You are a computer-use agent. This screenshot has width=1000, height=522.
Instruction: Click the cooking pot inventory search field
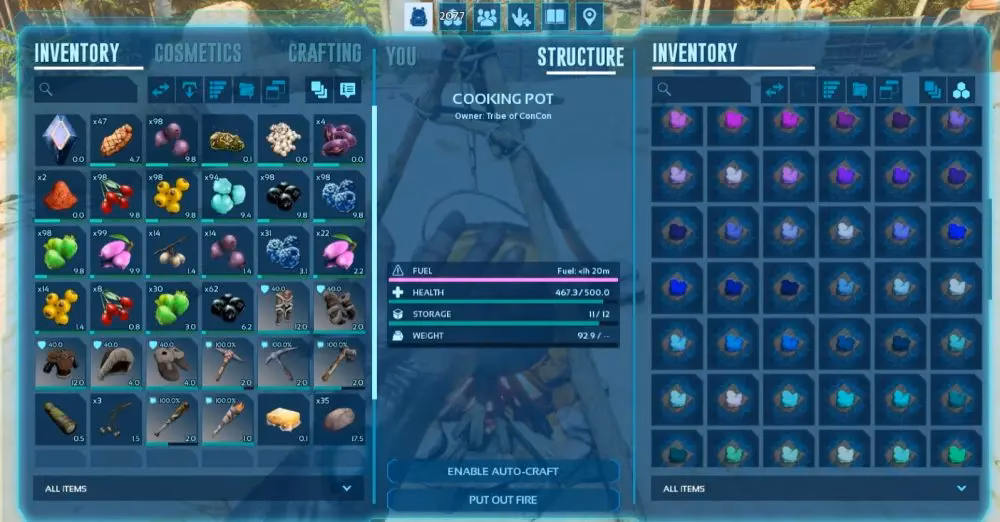(702, 90)
